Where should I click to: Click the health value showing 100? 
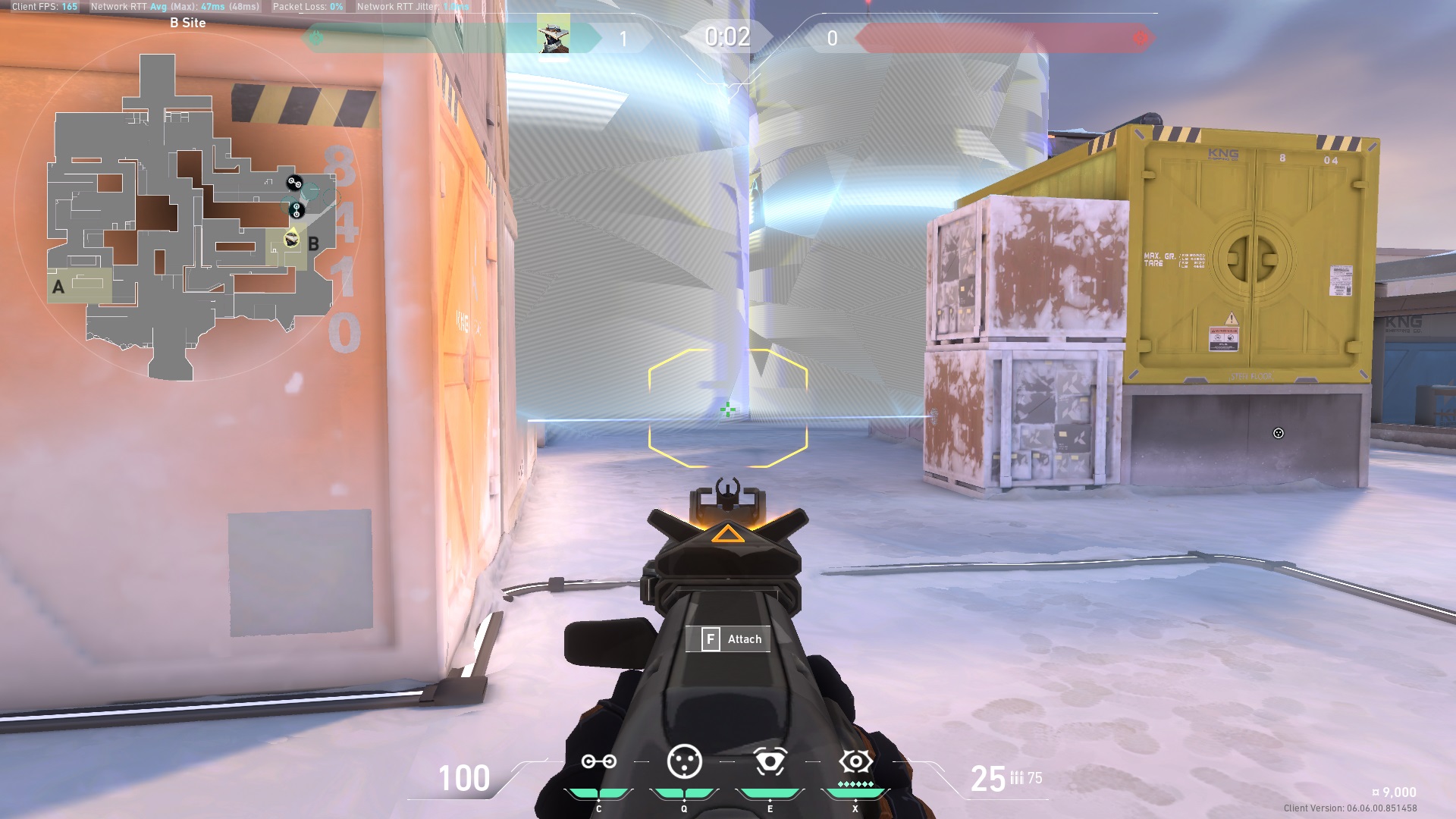pyautogui.click(x=464, y=777)
